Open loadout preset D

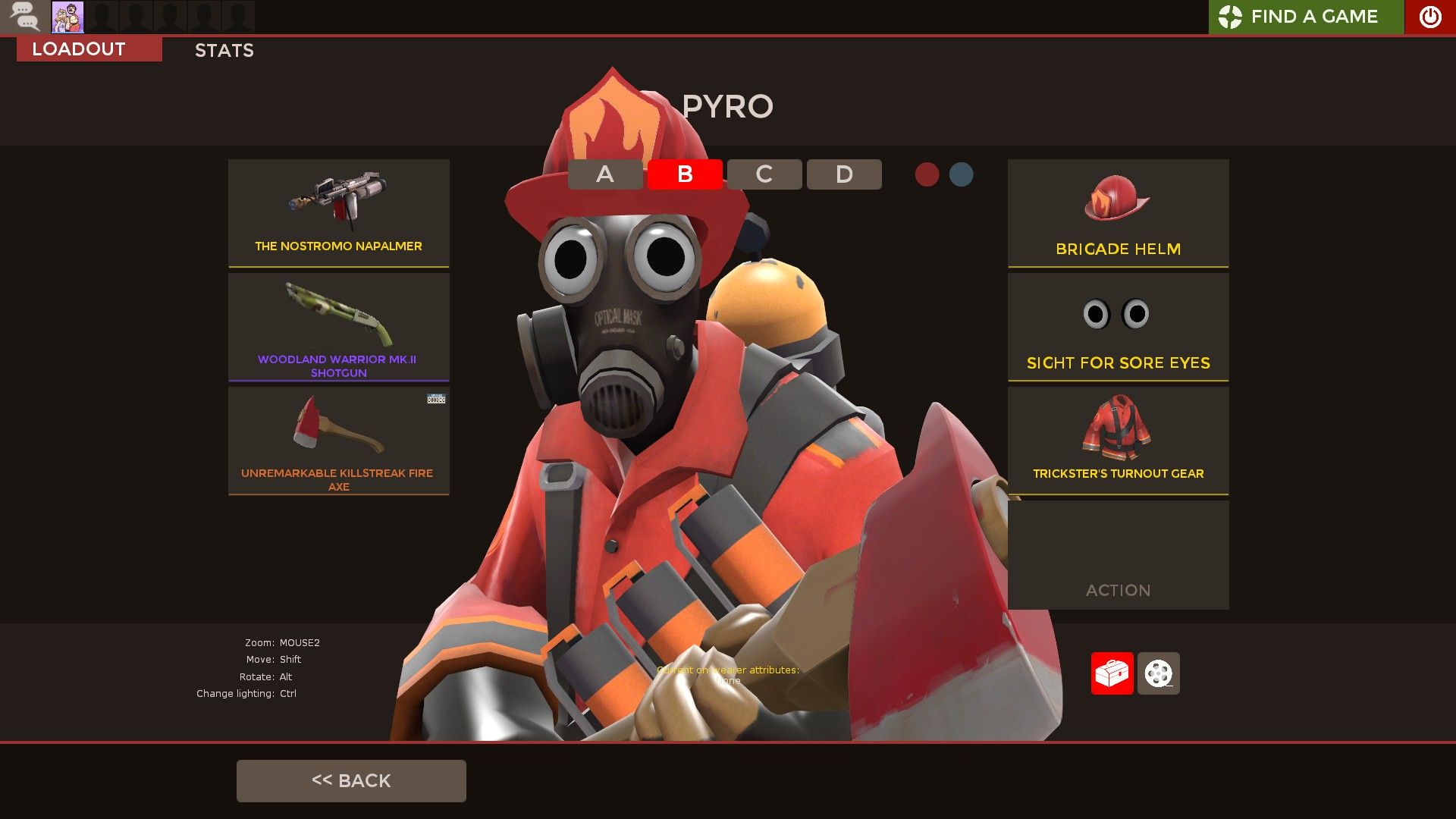pos(843,174)
